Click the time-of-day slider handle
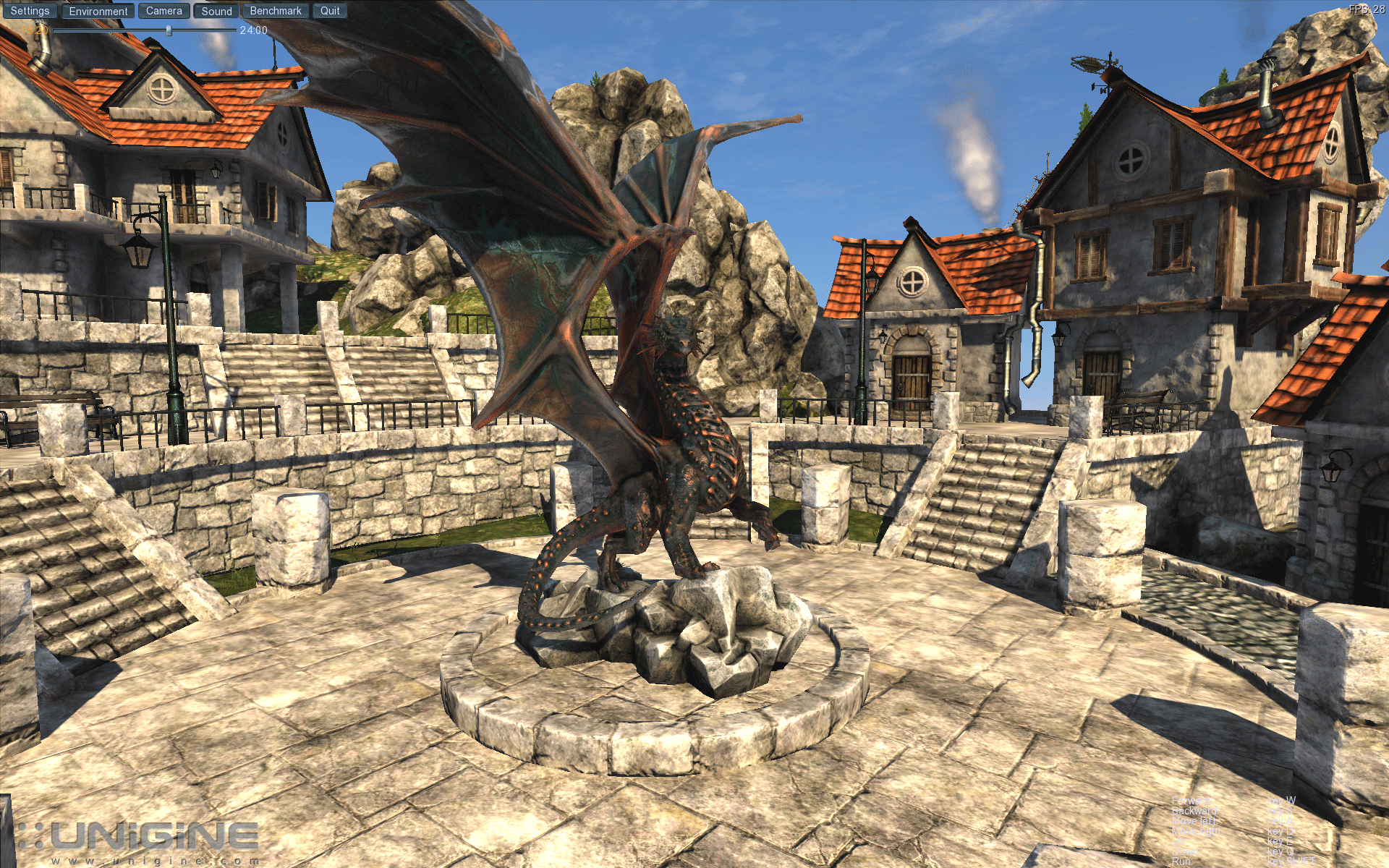 (169, 30)
